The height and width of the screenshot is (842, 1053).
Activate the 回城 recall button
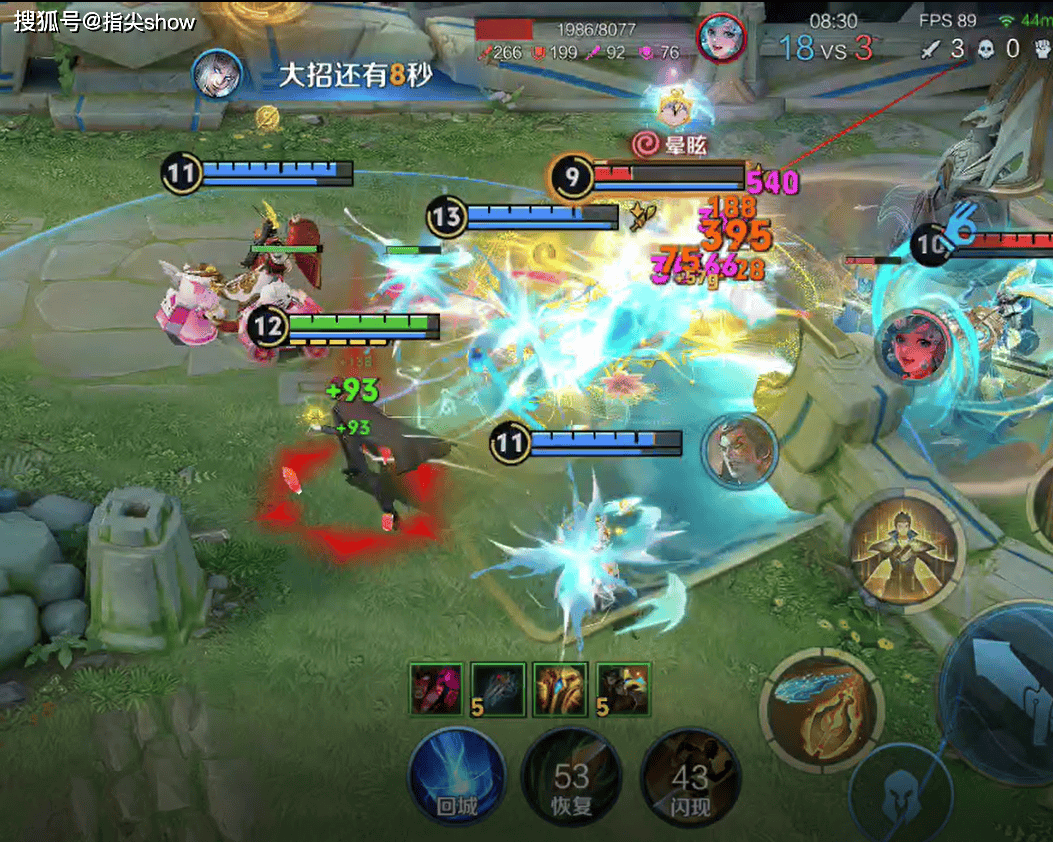[456, 775]
